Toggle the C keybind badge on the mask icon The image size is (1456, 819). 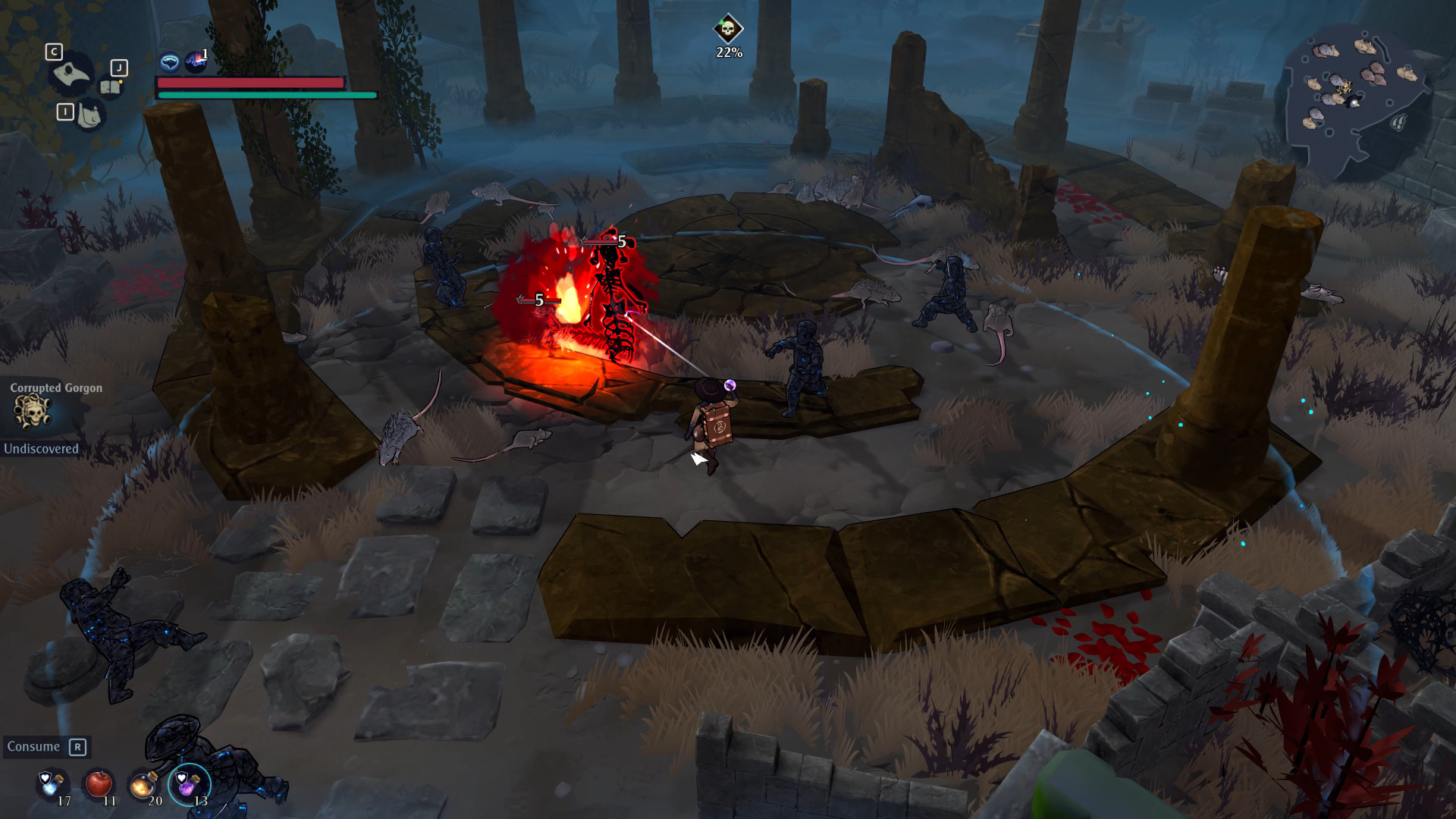pyautogui.click(x=54, y=52)
